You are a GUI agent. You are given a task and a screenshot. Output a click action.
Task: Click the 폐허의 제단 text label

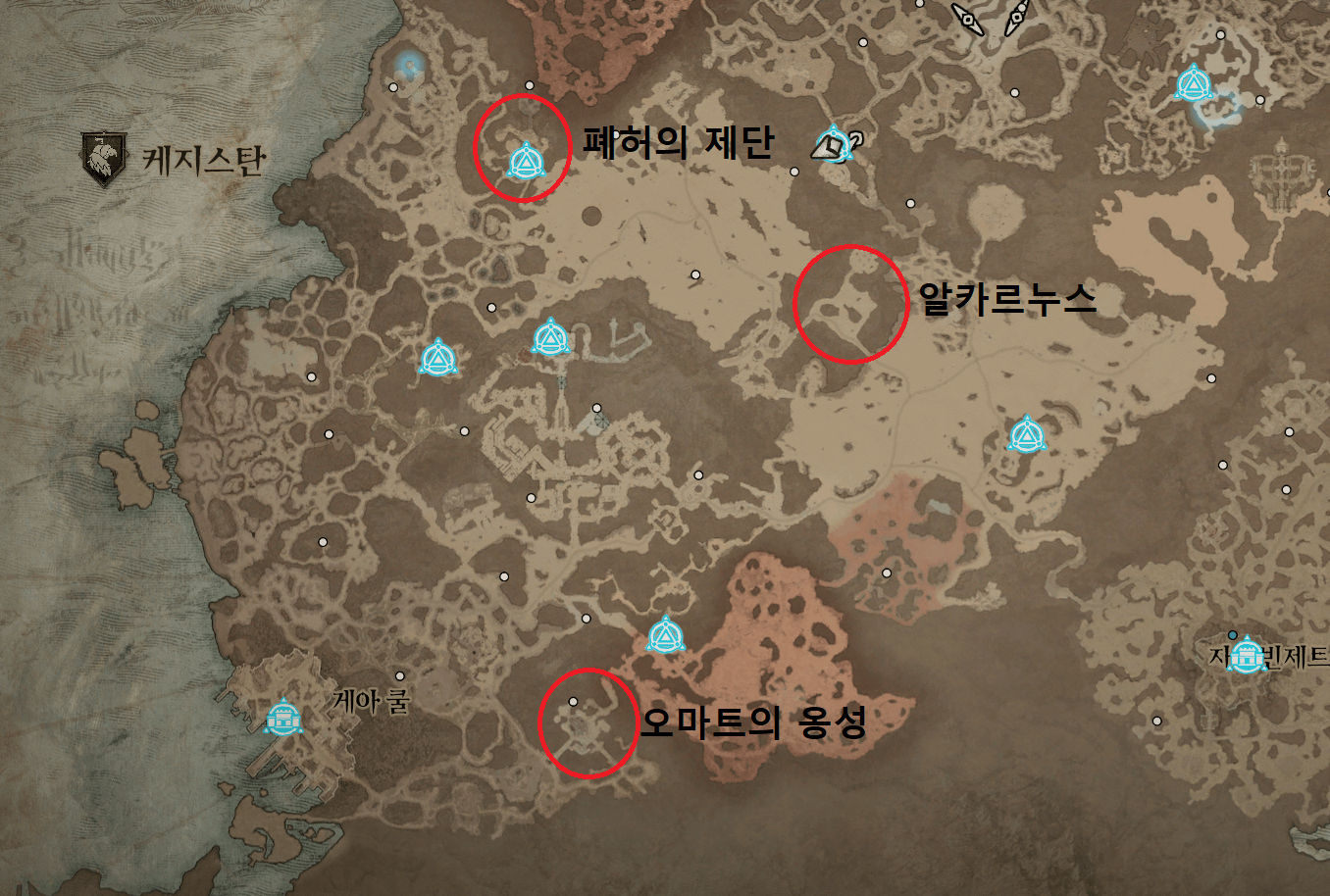pos(679,141)
